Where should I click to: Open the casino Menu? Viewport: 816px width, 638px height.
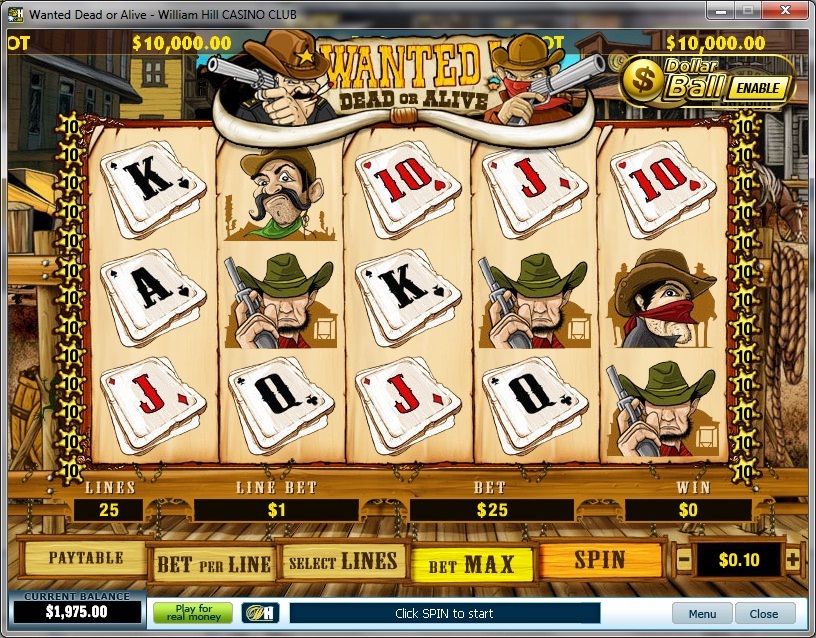[702, 613]
